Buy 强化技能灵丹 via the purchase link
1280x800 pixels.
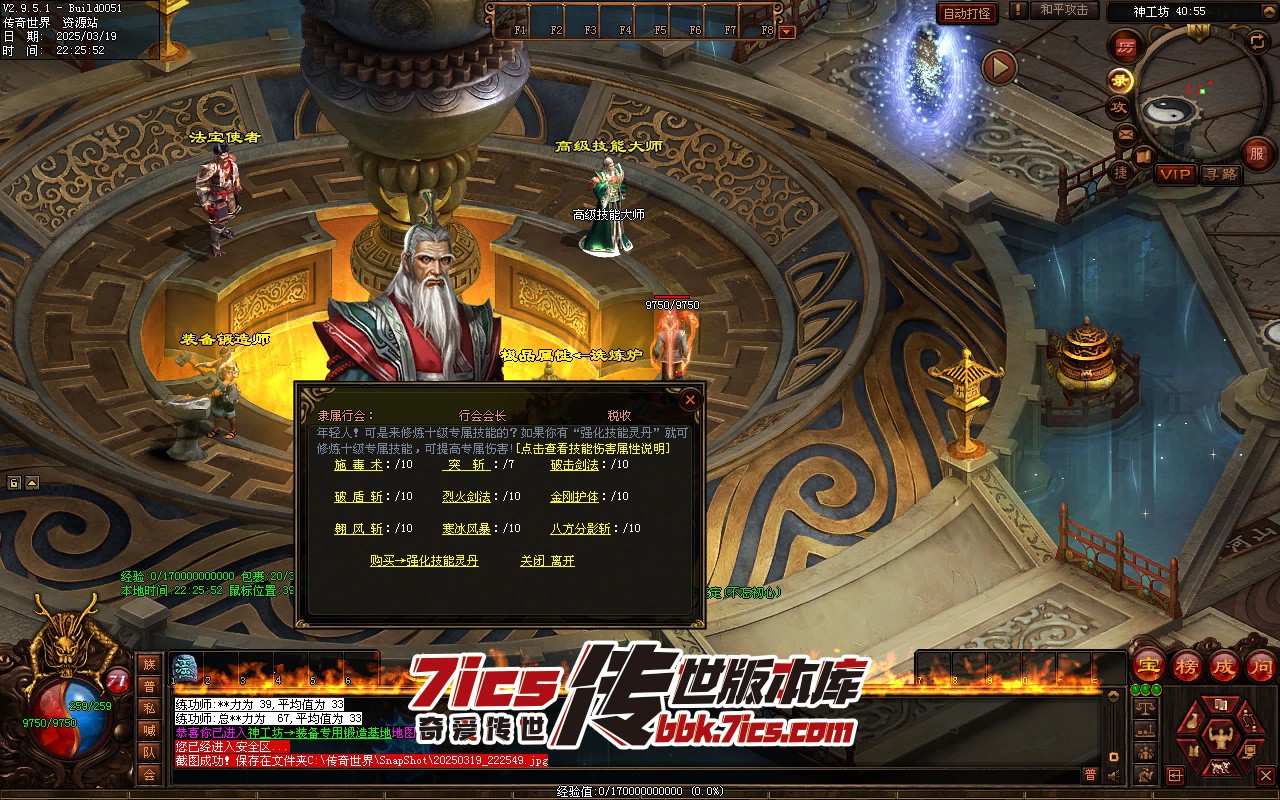tap(424, 561)
